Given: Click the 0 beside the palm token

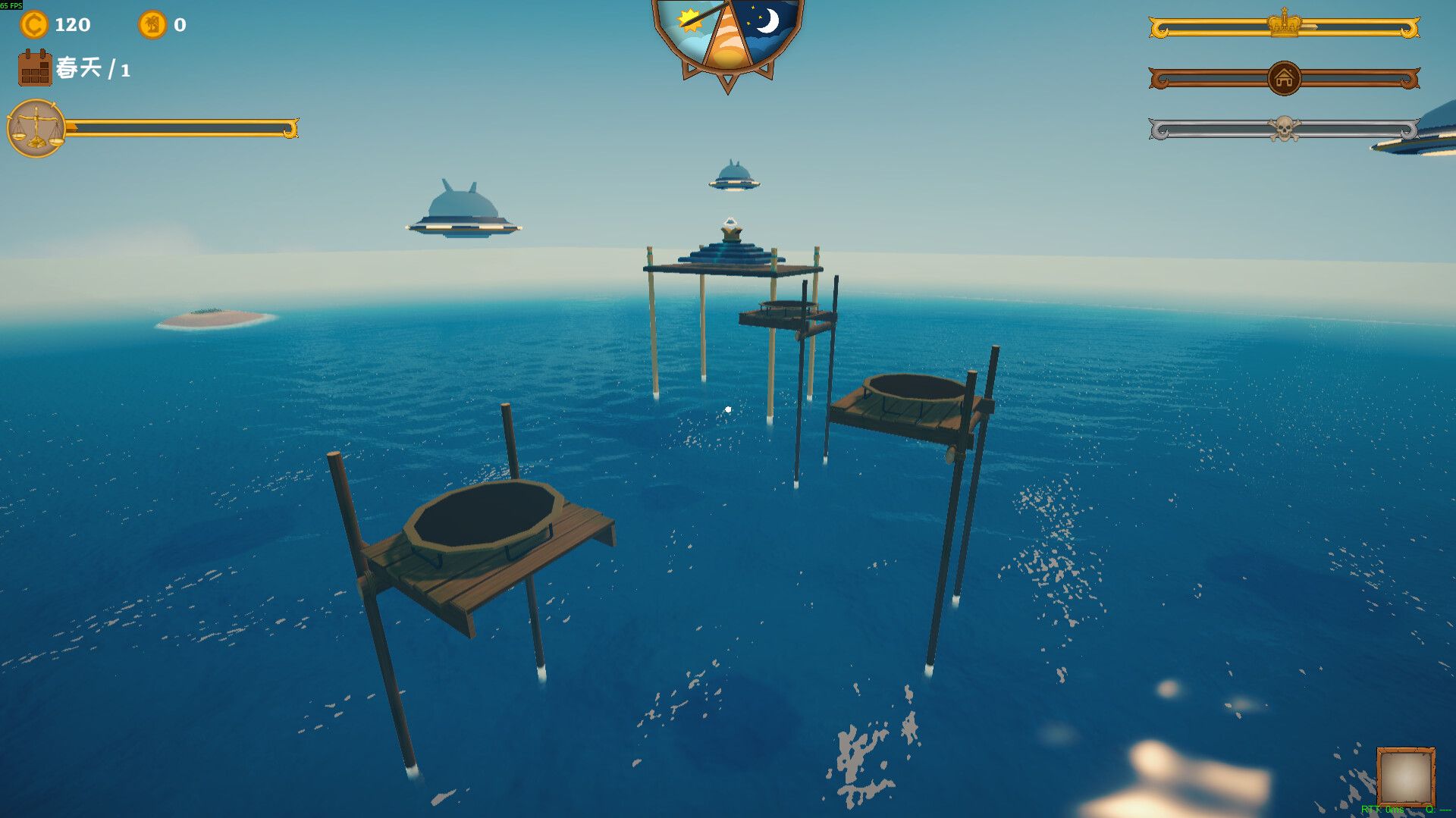Looking at the screenshot, I should (180, 25).
